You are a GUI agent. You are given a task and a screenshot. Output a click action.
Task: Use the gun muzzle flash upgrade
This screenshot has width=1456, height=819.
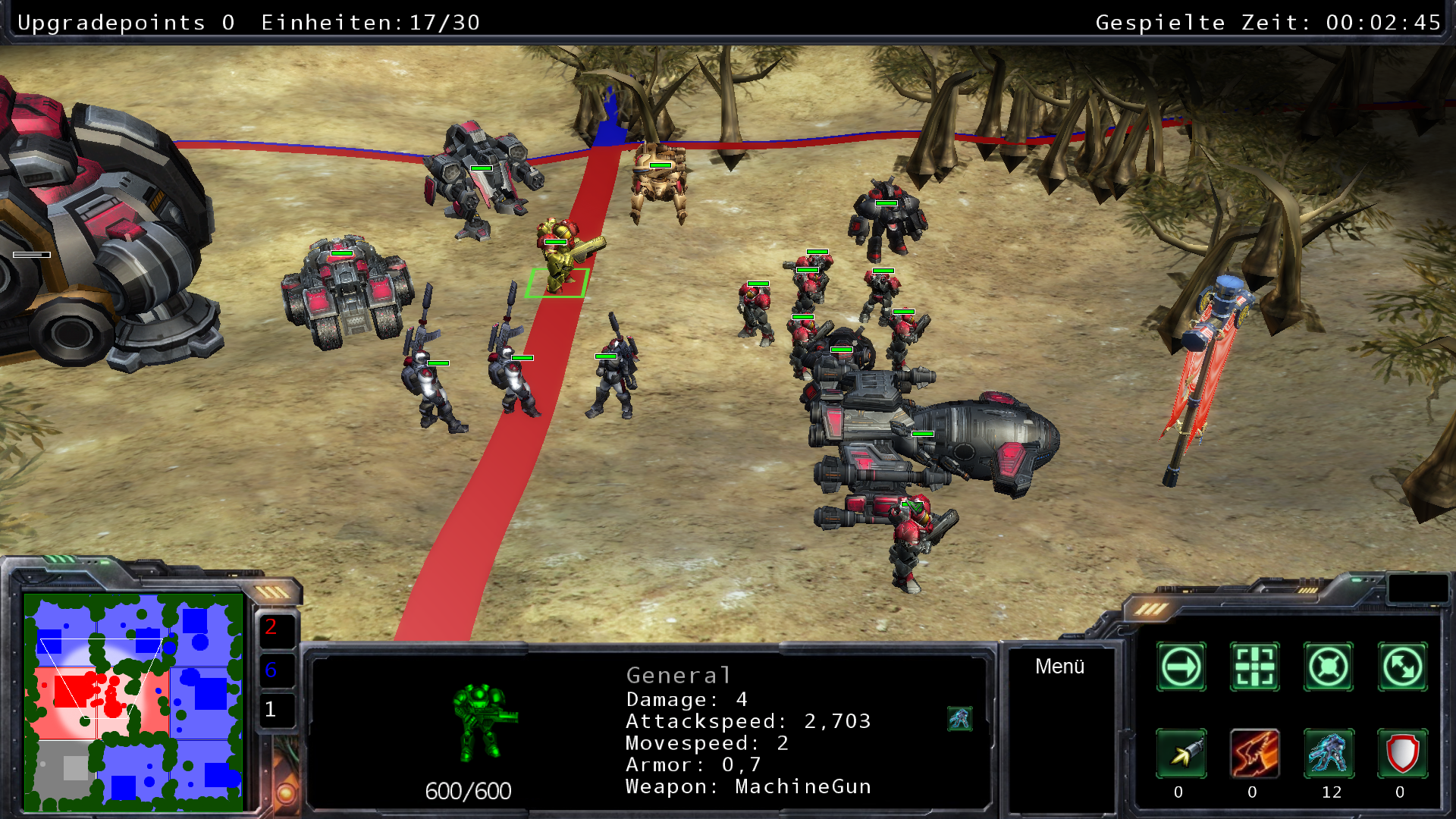[1181, 754]
